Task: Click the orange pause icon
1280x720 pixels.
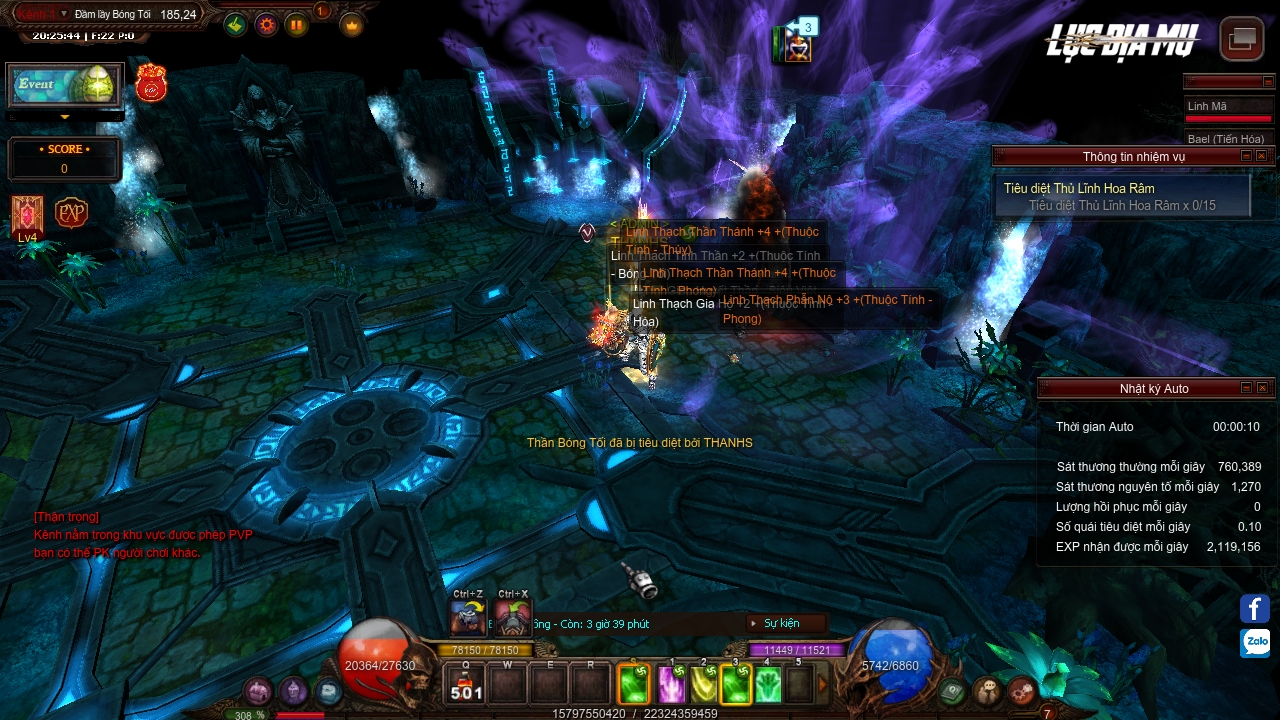Action: click(x=297, y=25)
